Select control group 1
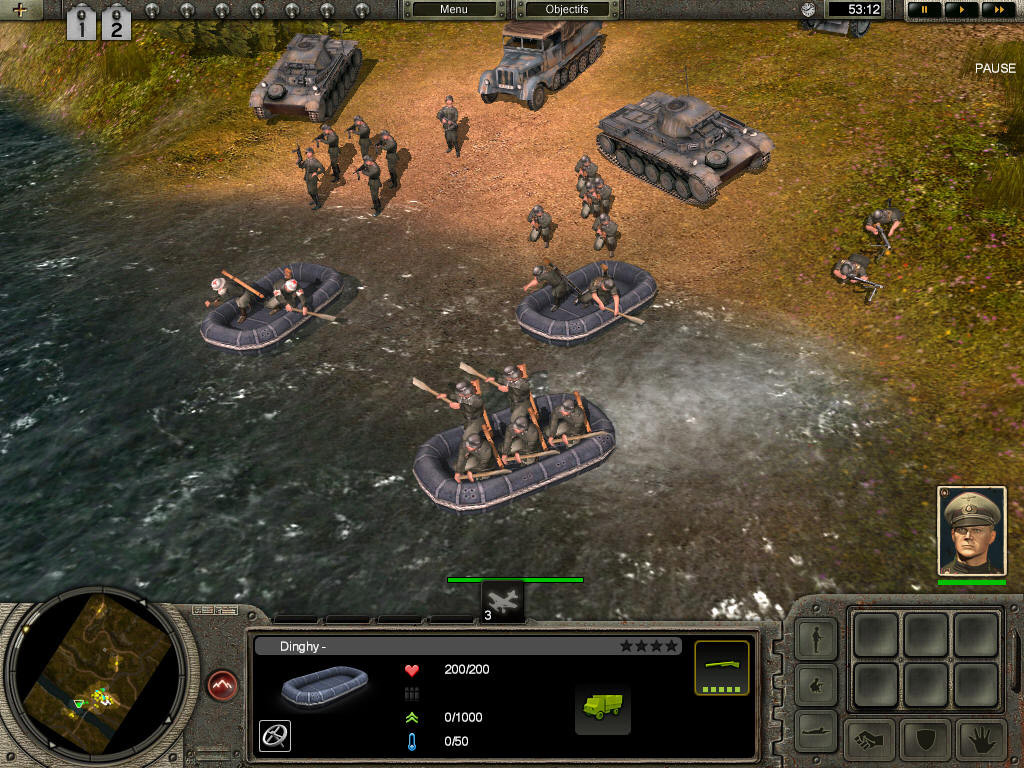Viewport: 1024px width, 768px height. (80, 22)
